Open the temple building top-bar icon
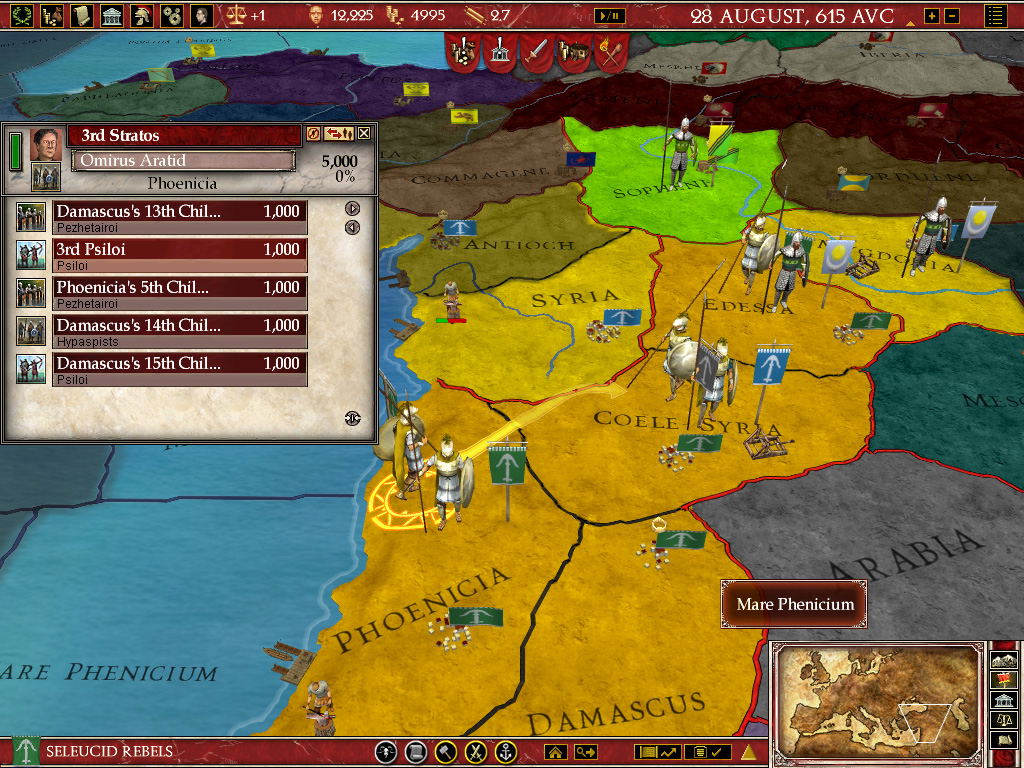 point(111,15)
